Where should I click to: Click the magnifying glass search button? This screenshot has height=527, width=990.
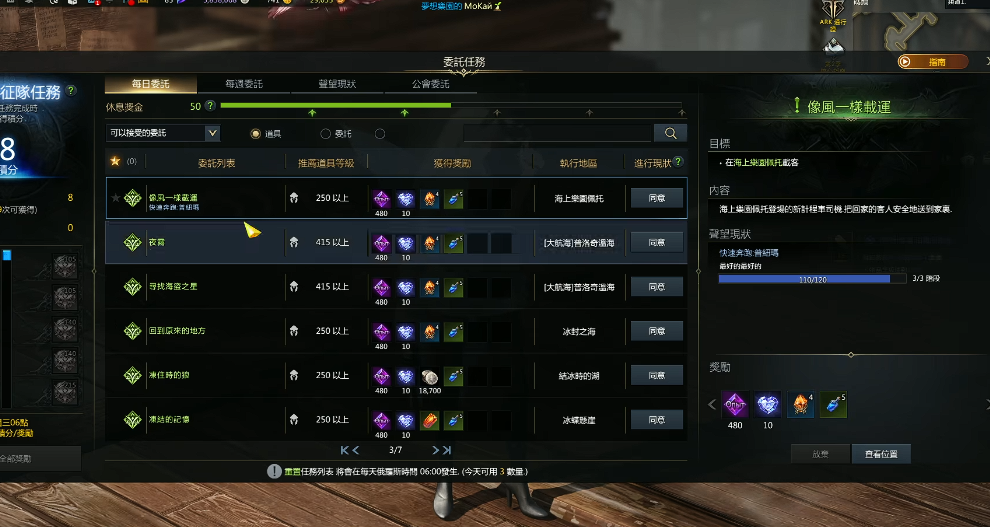[x=670, y=133]
